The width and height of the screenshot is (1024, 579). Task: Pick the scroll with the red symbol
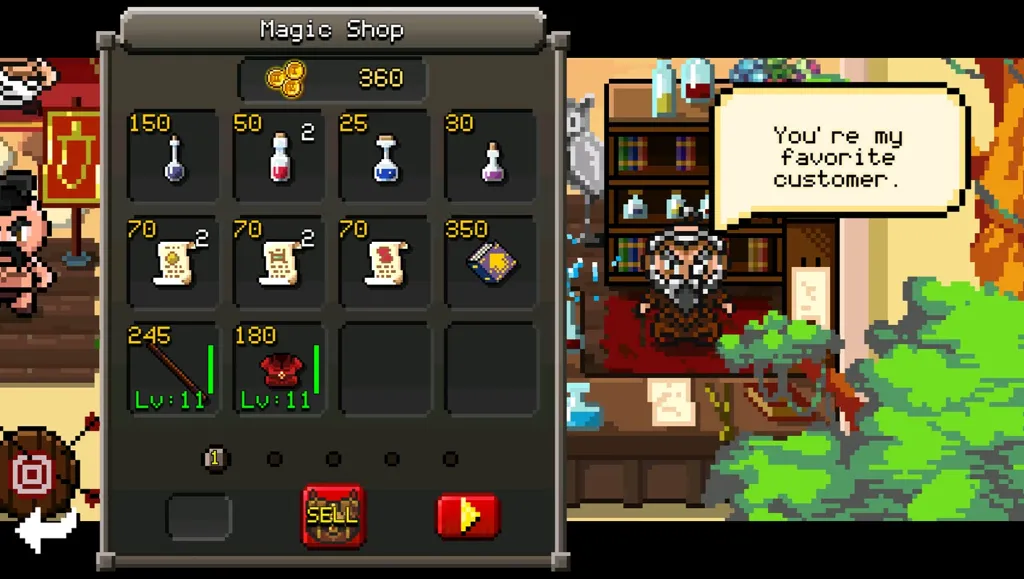[386, 263]
